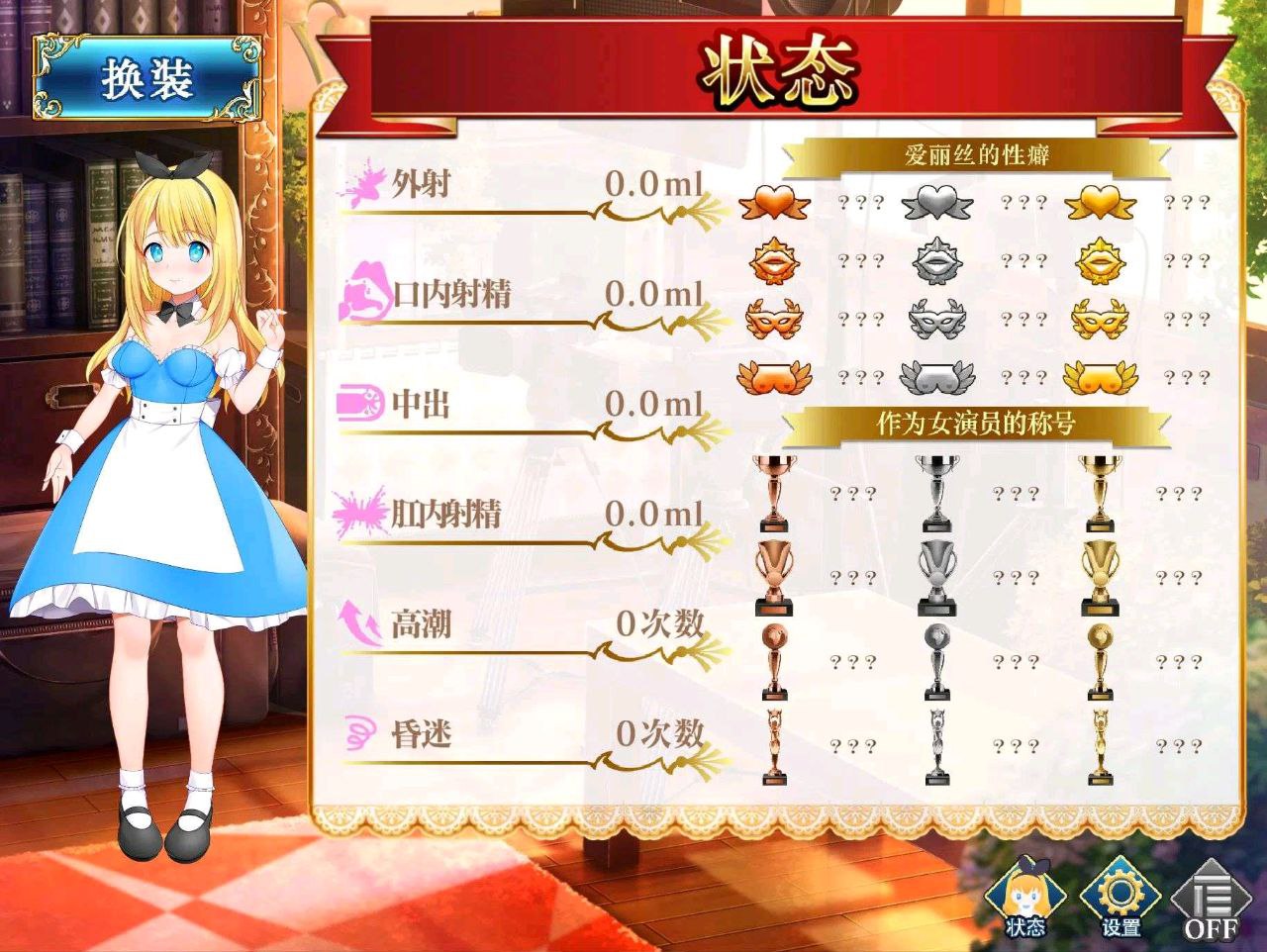This screenshot has width=1267, height=952.
Task: Select the silver mask medal
Action: [935, 319]
